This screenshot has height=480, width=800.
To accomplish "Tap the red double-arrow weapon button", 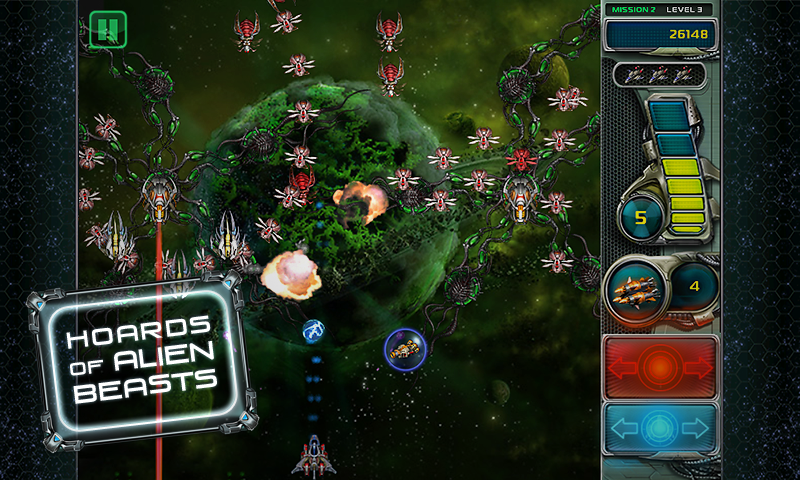I will pos(660,367).
